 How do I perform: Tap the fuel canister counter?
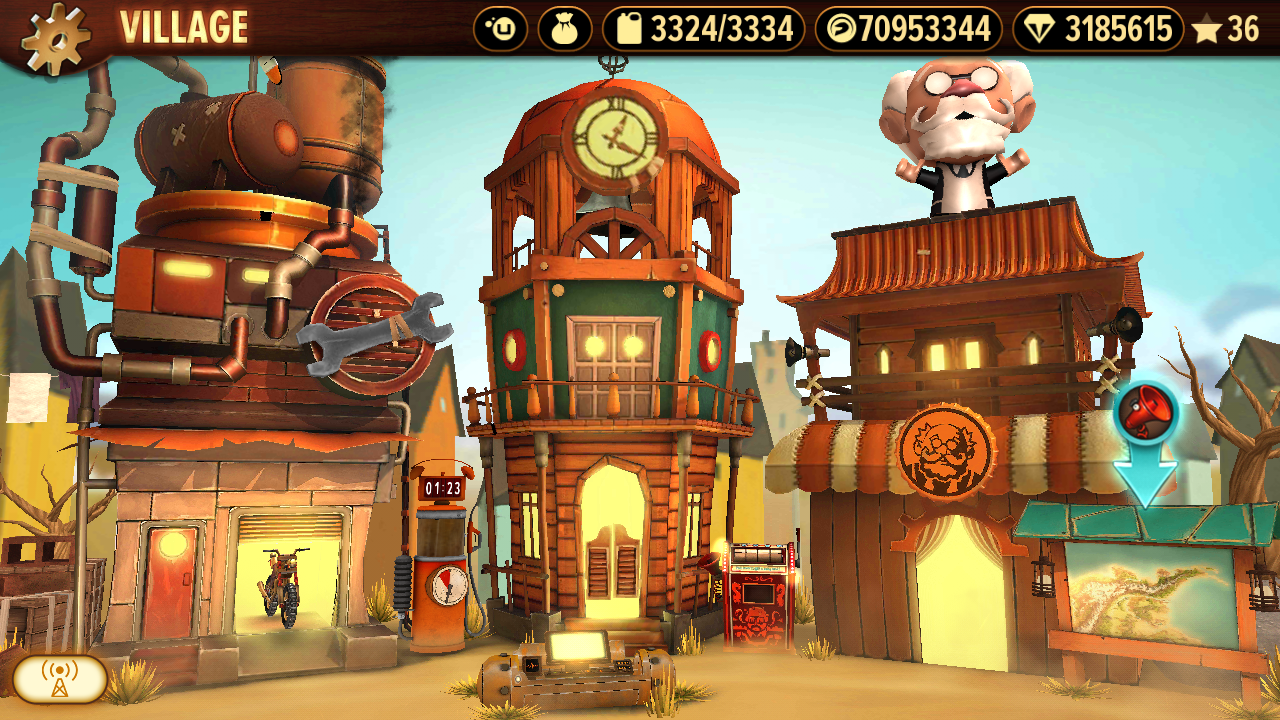point(703,29)
